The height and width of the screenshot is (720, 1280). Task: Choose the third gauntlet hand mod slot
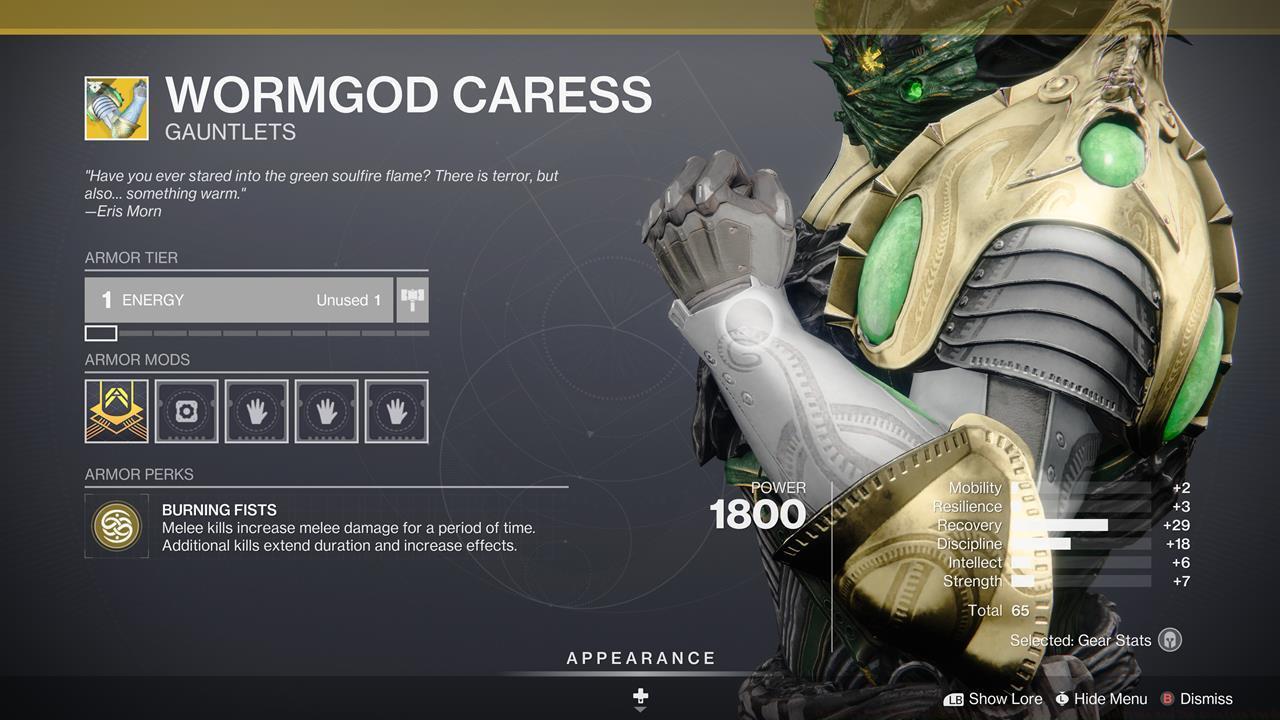tap(397, 410)
